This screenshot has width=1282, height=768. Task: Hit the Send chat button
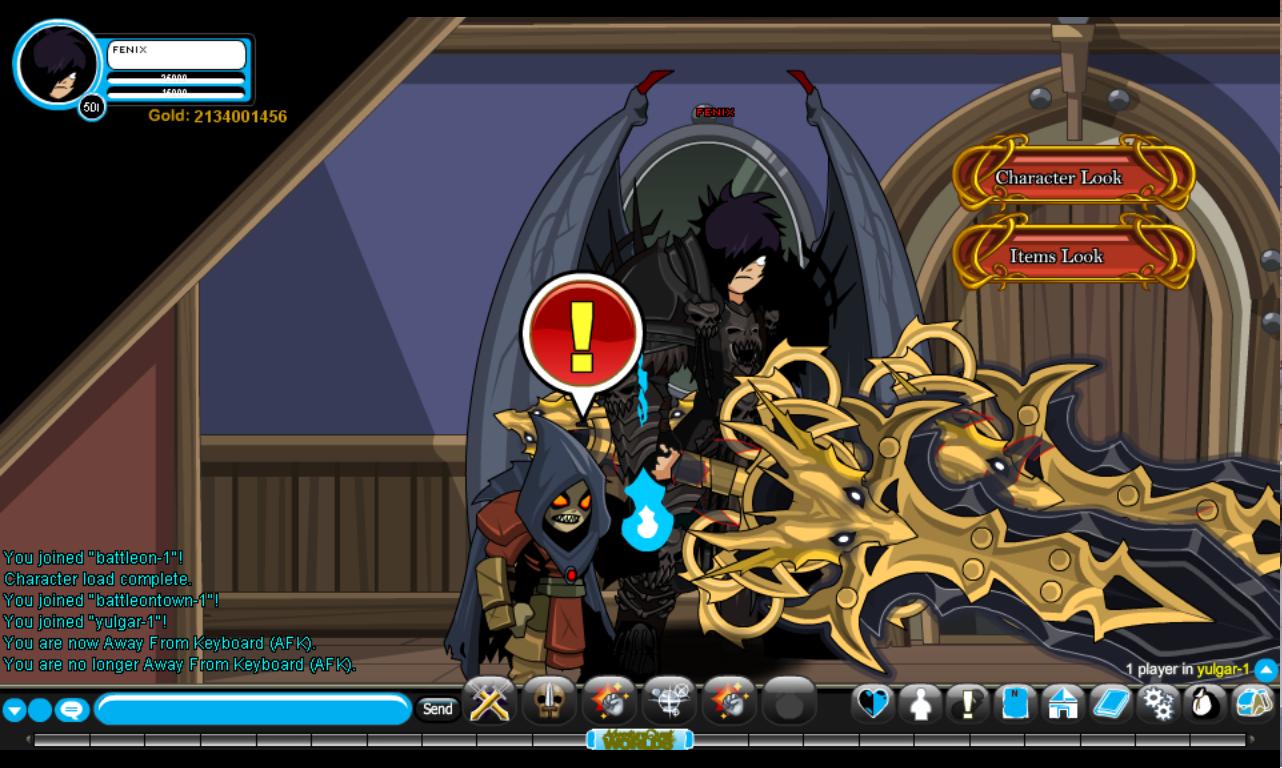(438, 707)
